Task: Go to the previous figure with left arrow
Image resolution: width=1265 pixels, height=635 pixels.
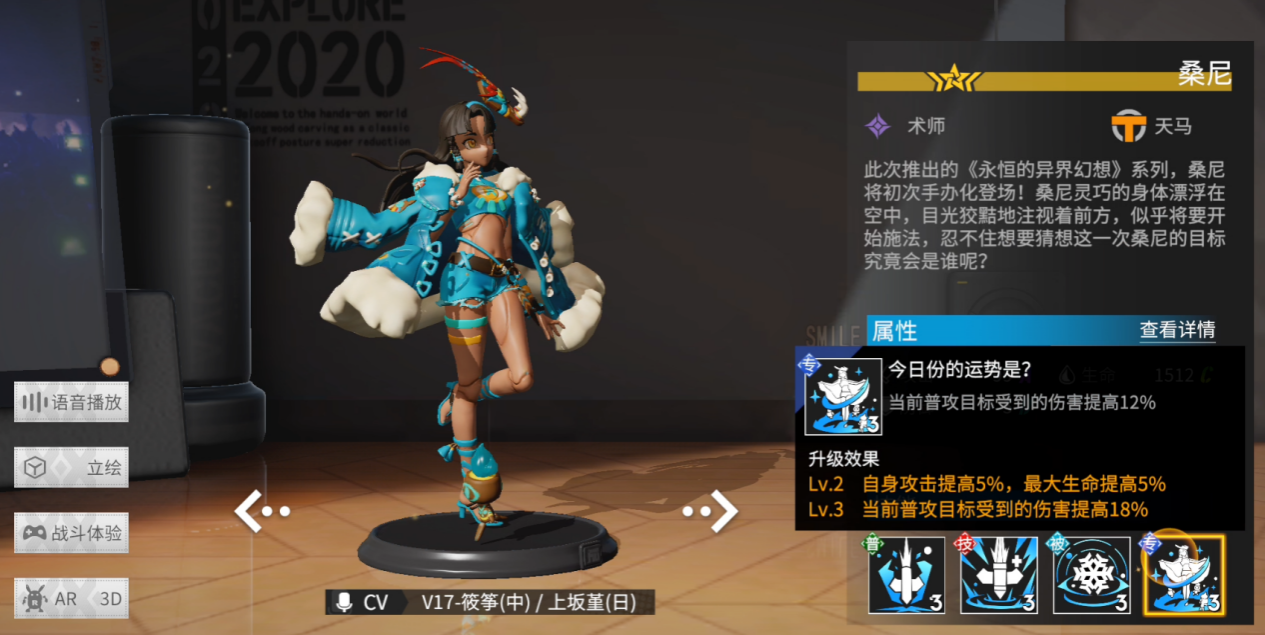Action: pos(260,511)
